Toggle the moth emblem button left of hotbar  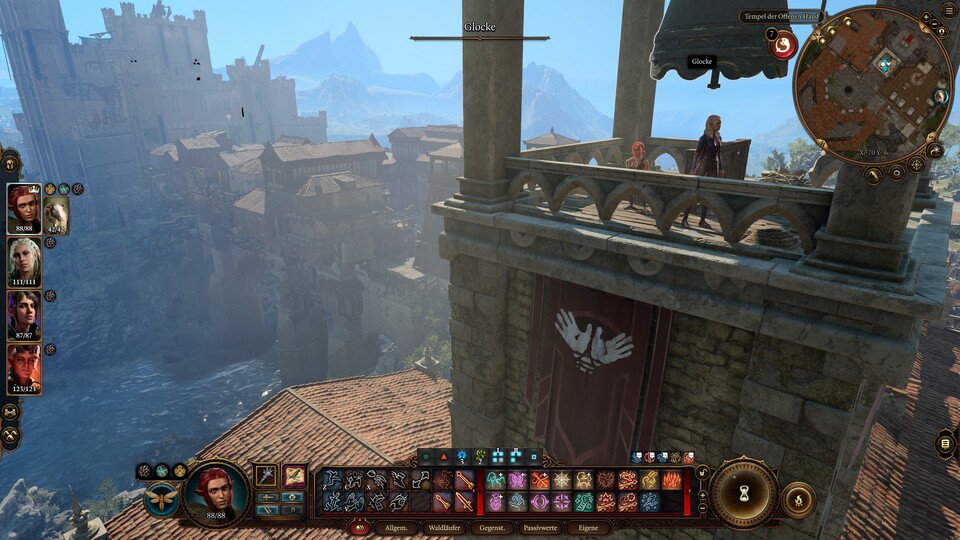coord(161,498)
